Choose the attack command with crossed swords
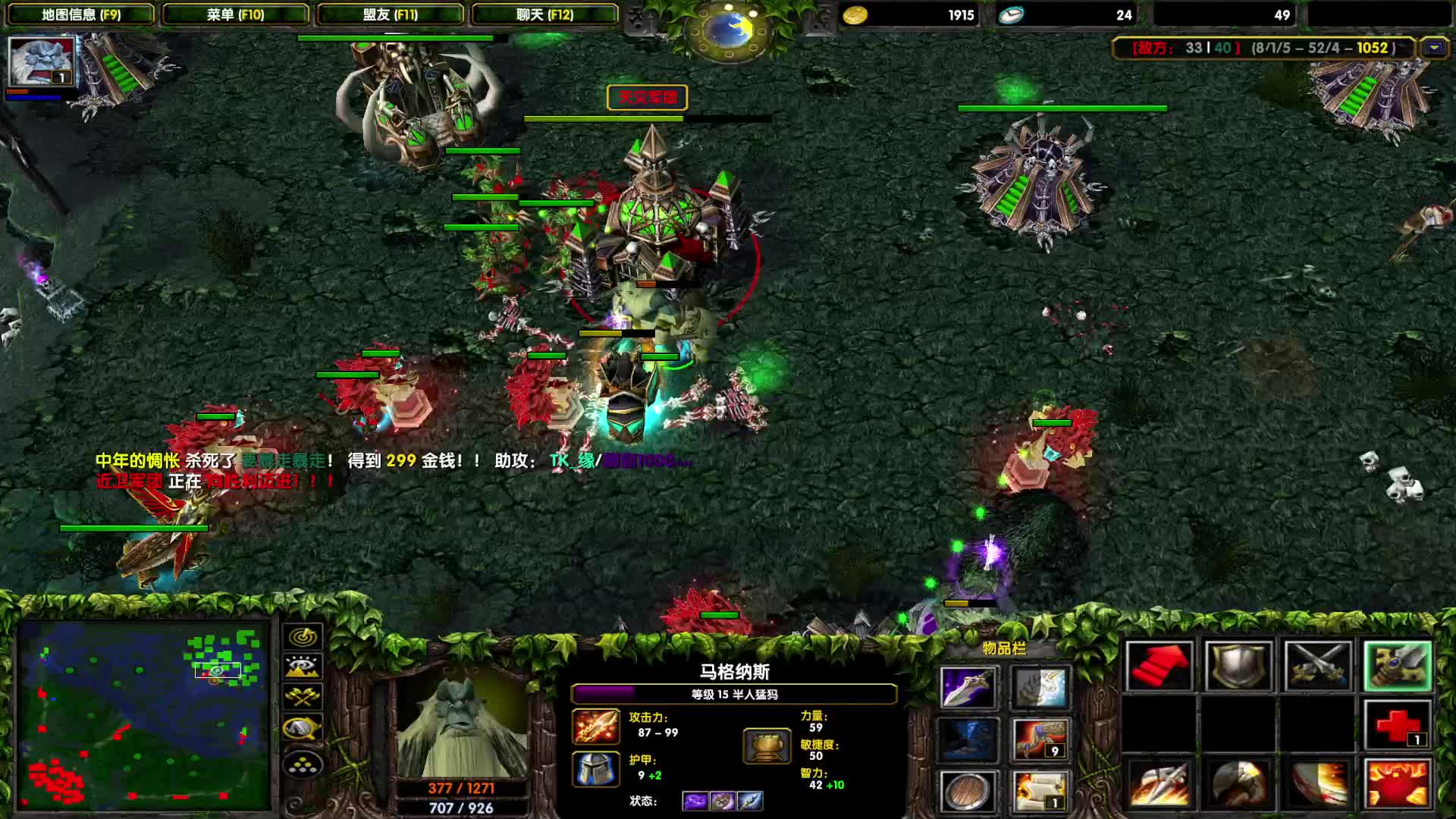 1318,667
